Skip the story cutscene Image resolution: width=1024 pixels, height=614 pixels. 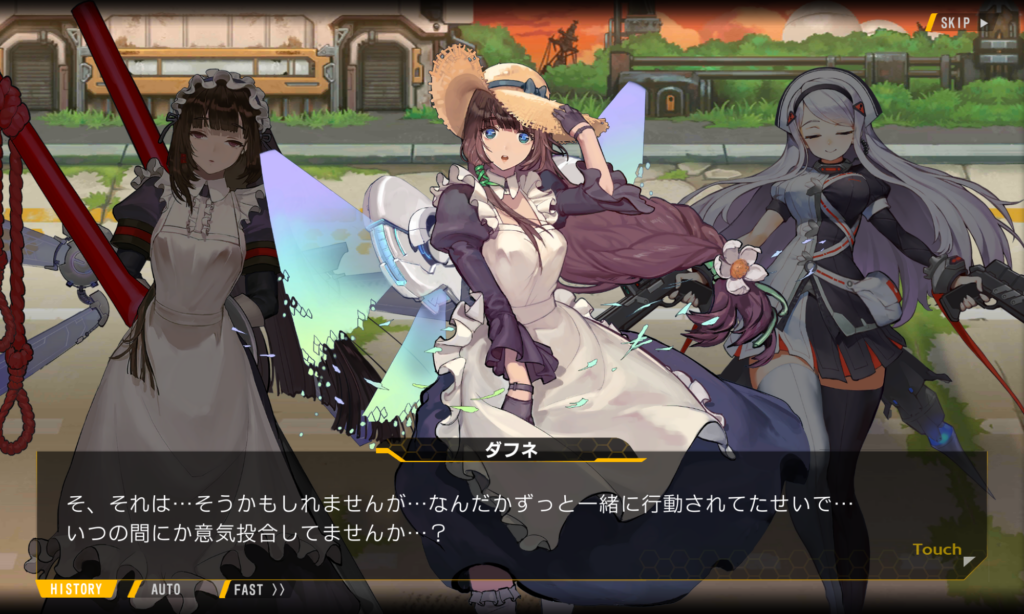tap(962, 22)
